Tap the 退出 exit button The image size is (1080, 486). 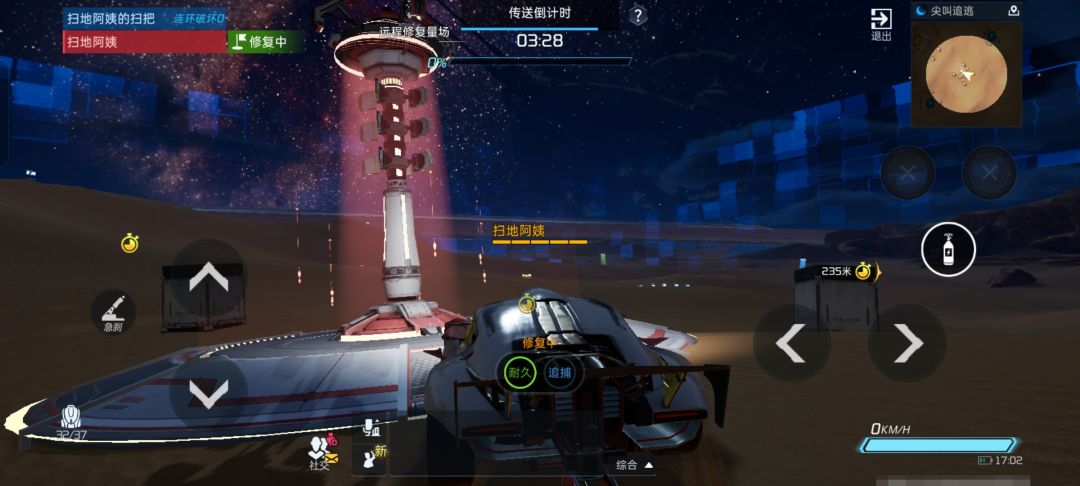coord(881,24)
